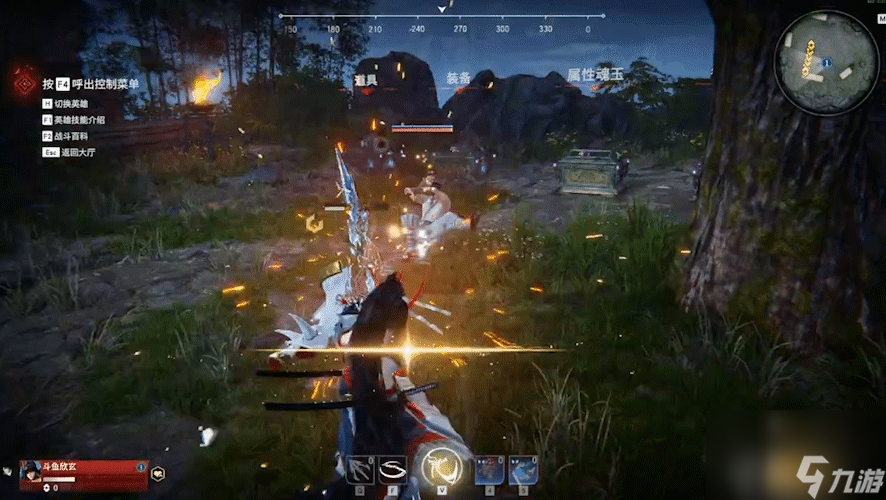886x500 pixels.
Task: Select the grappling hook skill slot
Action: [357, 470]
